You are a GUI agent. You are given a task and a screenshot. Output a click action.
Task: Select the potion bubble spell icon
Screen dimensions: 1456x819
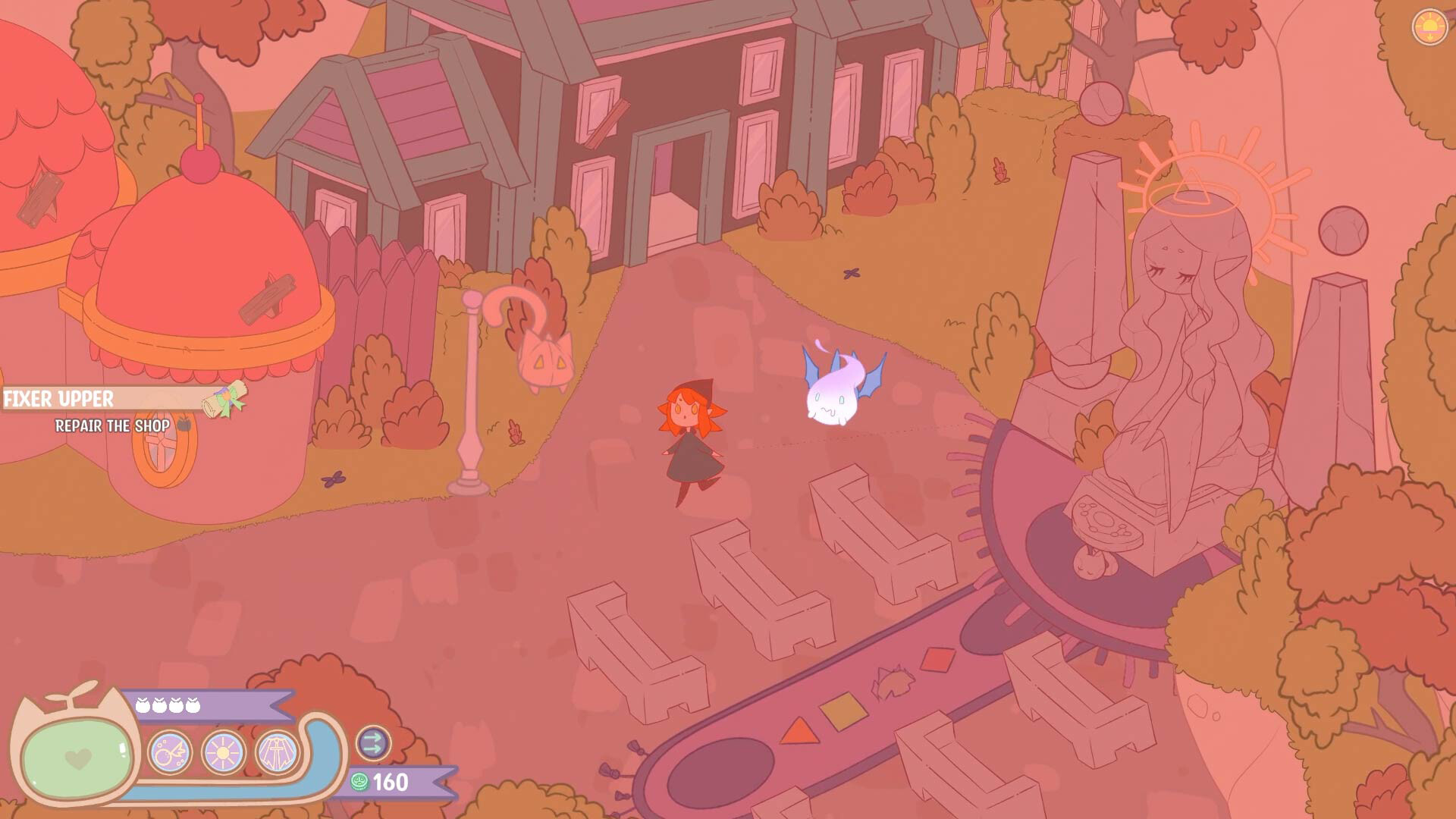(x=169, y=753)
